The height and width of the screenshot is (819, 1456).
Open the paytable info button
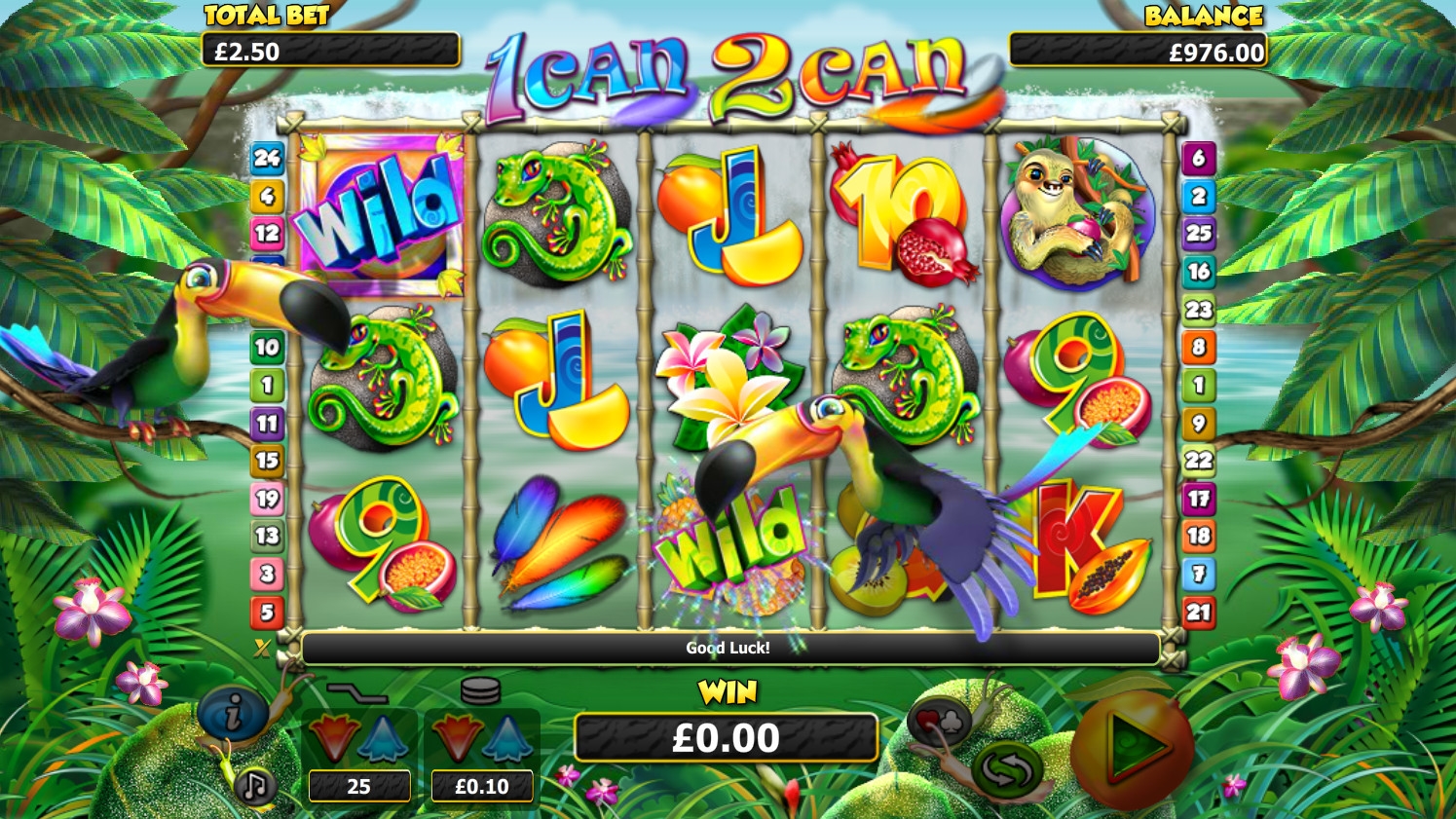click(233, 716)
